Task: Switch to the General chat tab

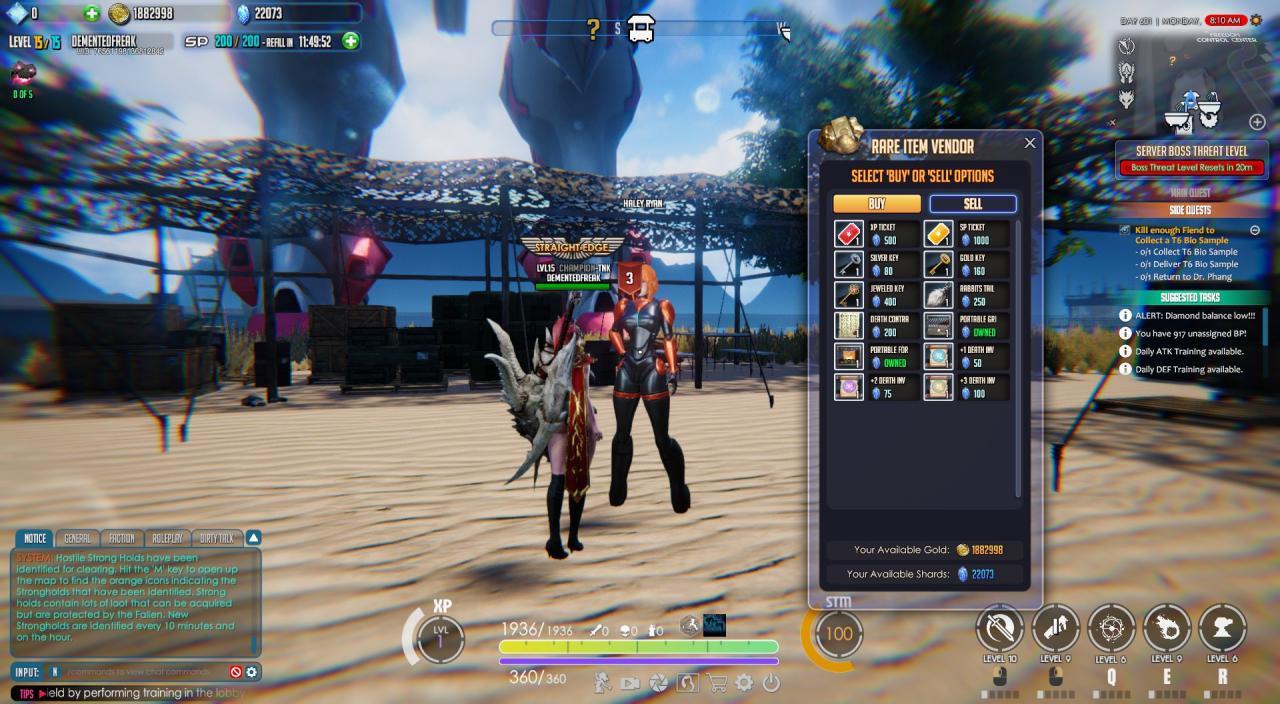Action: 76,538
